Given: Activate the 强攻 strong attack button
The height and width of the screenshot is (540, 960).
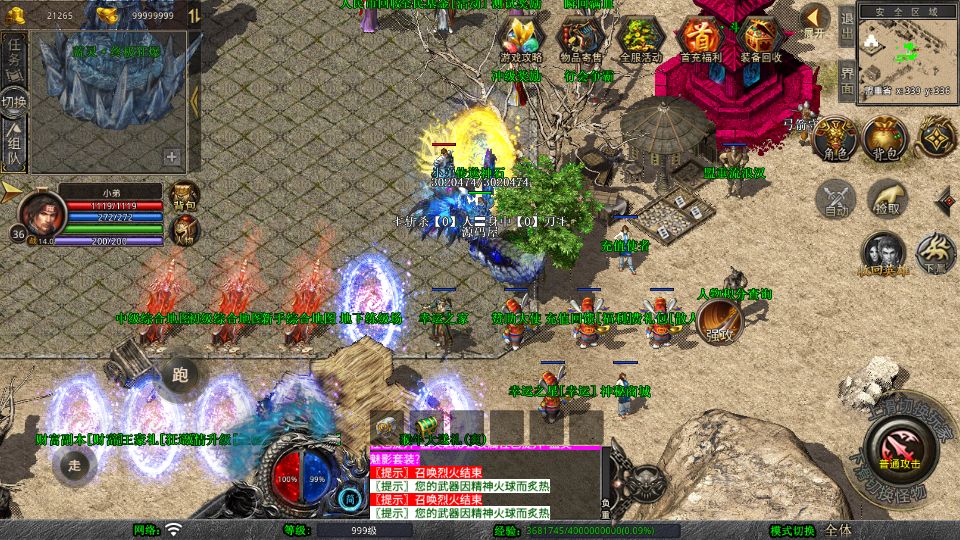Looking at the screenshot, I should 719,322.
